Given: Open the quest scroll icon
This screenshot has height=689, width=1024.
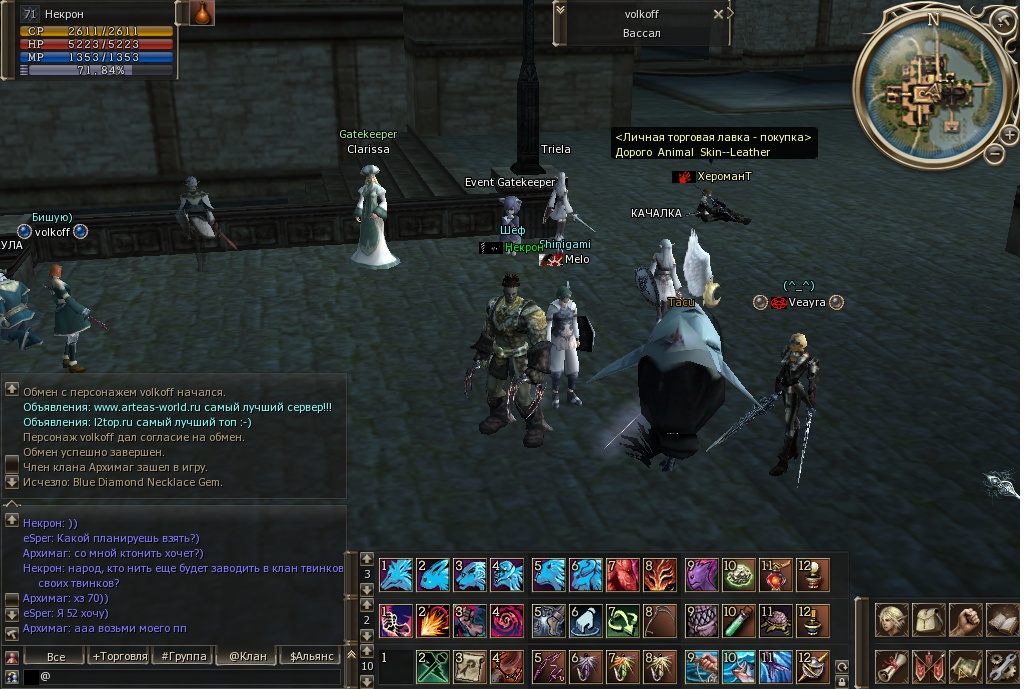Looking at the screenshot, I should (894, 667).
